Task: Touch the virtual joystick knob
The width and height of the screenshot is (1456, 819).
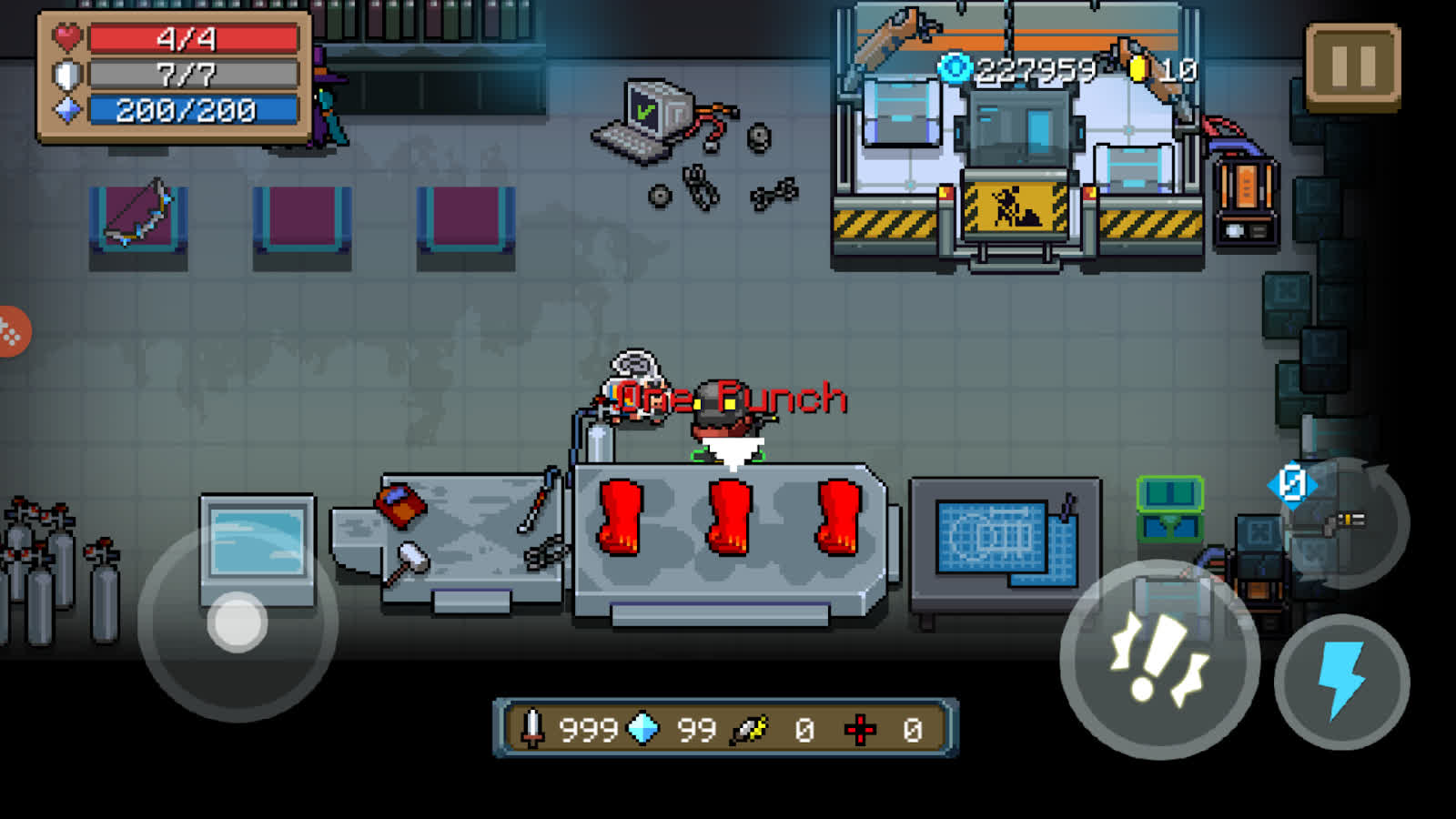Action: tap(238, 622)
